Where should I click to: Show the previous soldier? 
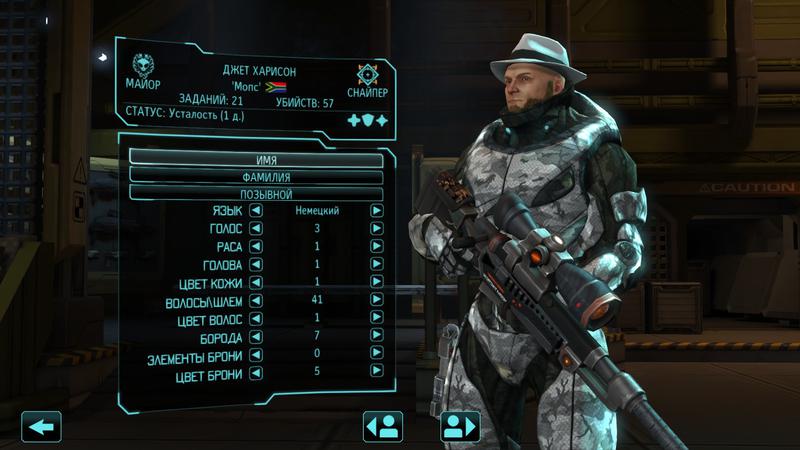382,427
